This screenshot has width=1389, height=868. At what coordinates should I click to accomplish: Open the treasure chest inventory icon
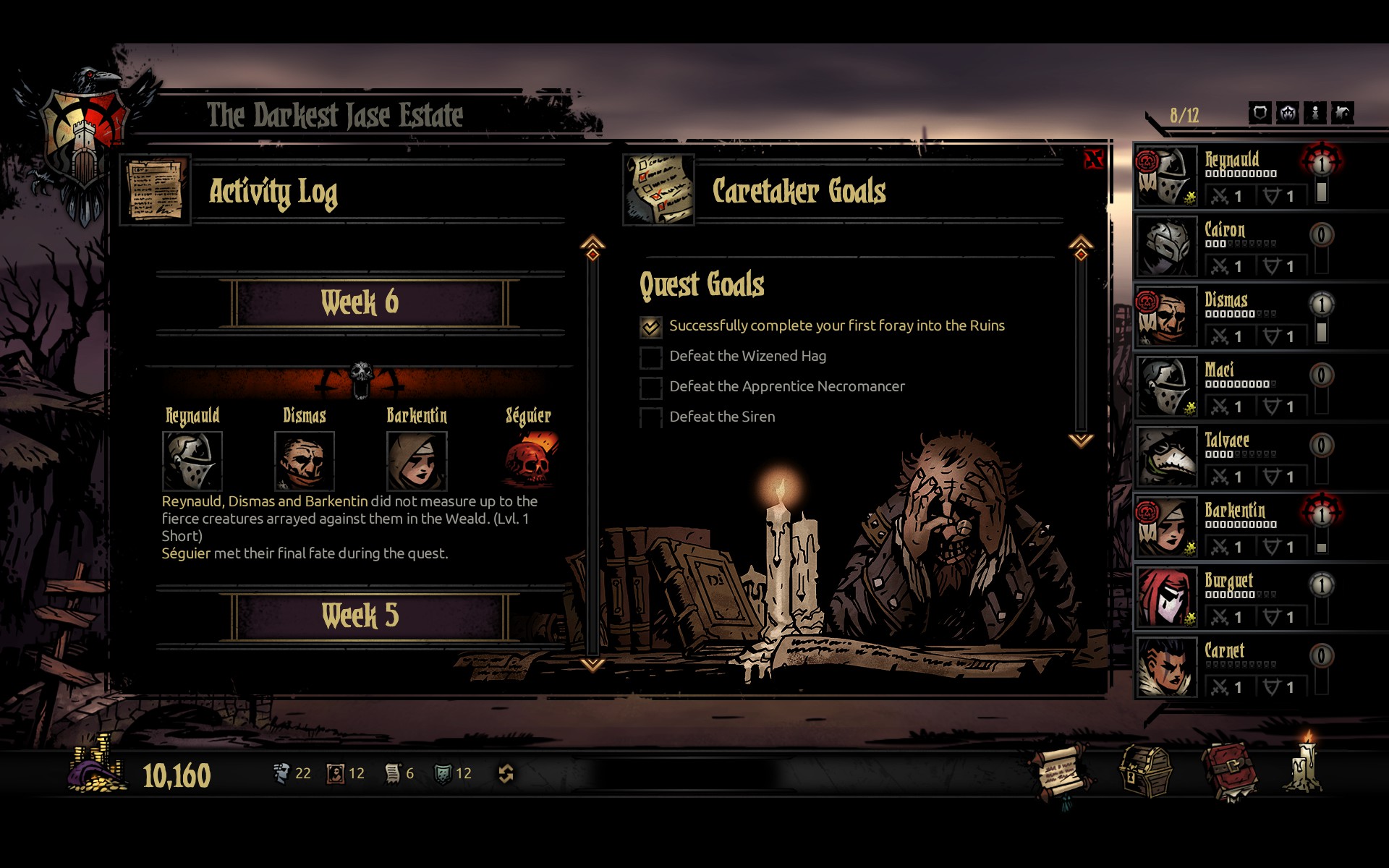(x=1145, y=773)
